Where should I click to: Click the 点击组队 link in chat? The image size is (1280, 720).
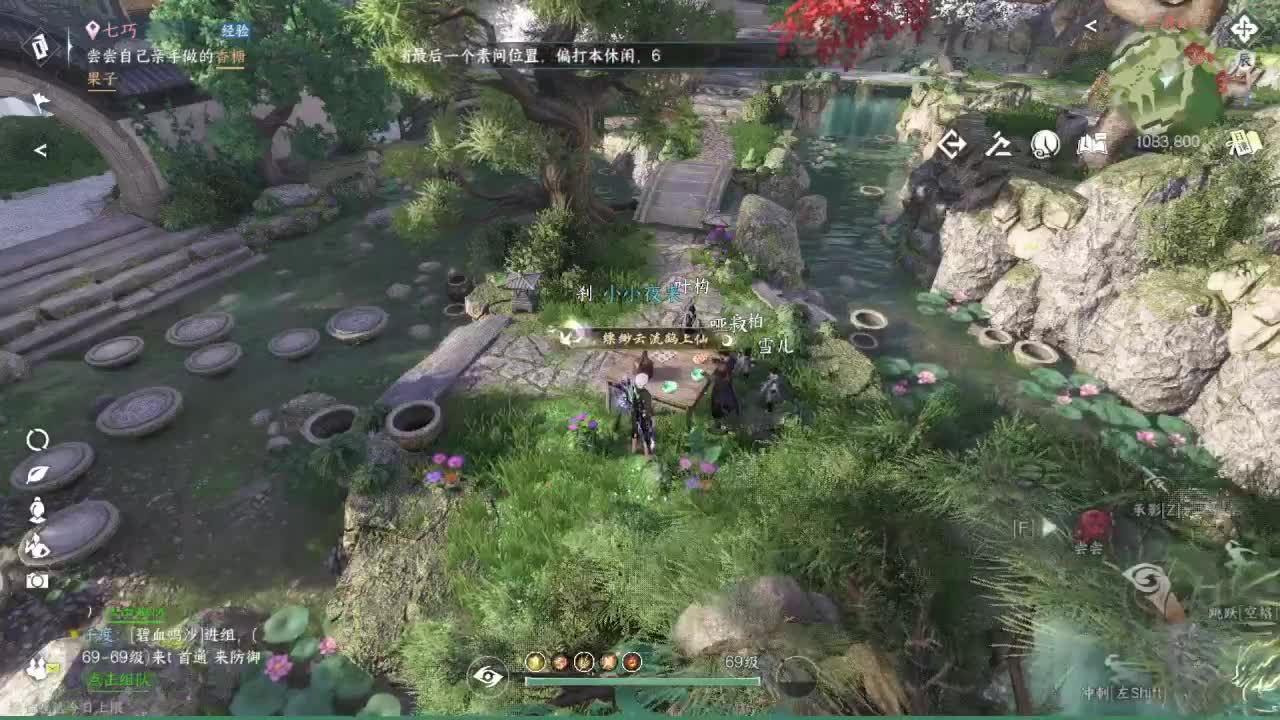pos(120,681)
